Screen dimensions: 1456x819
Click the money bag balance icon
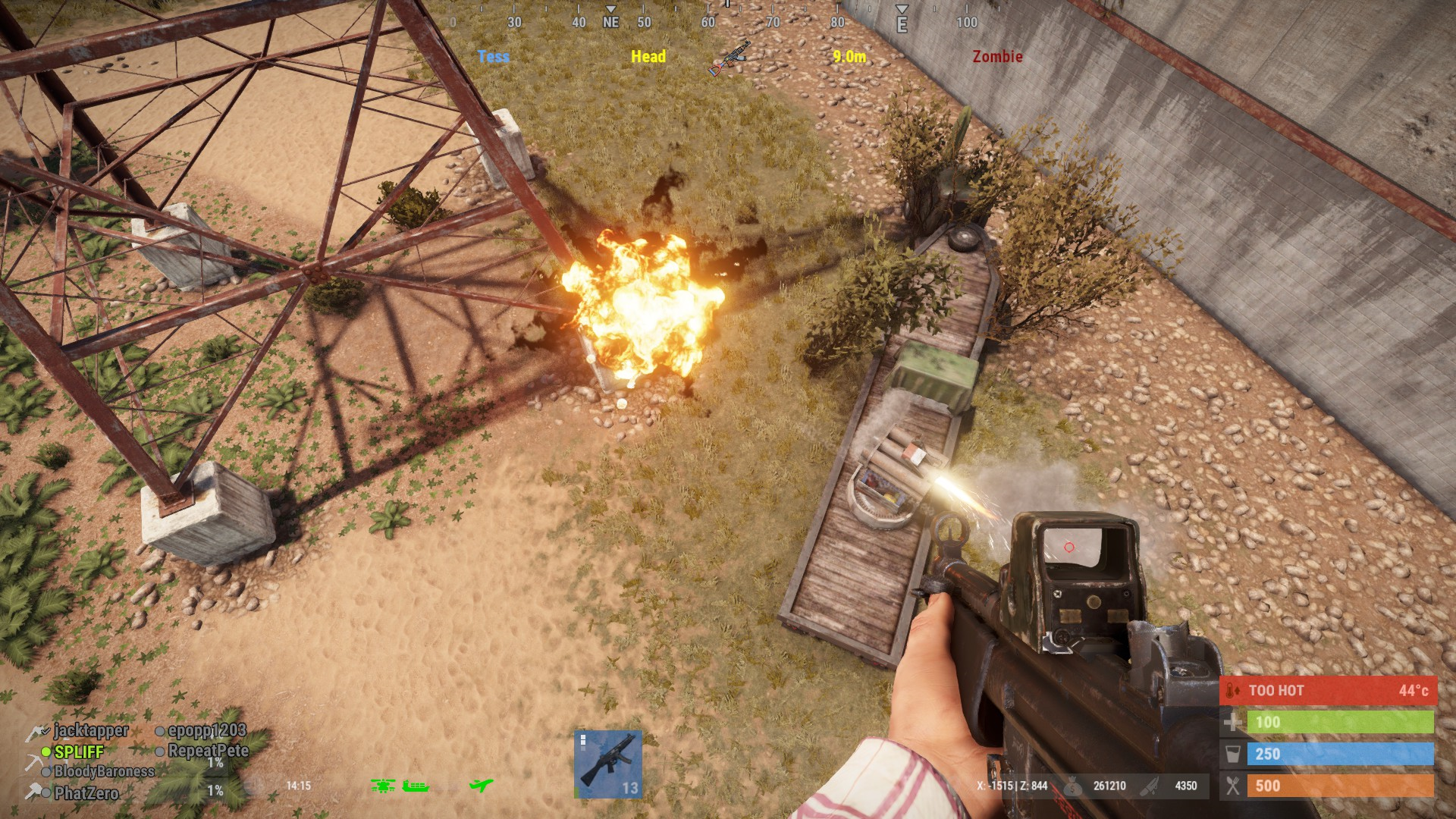[x=1072, y=786]
